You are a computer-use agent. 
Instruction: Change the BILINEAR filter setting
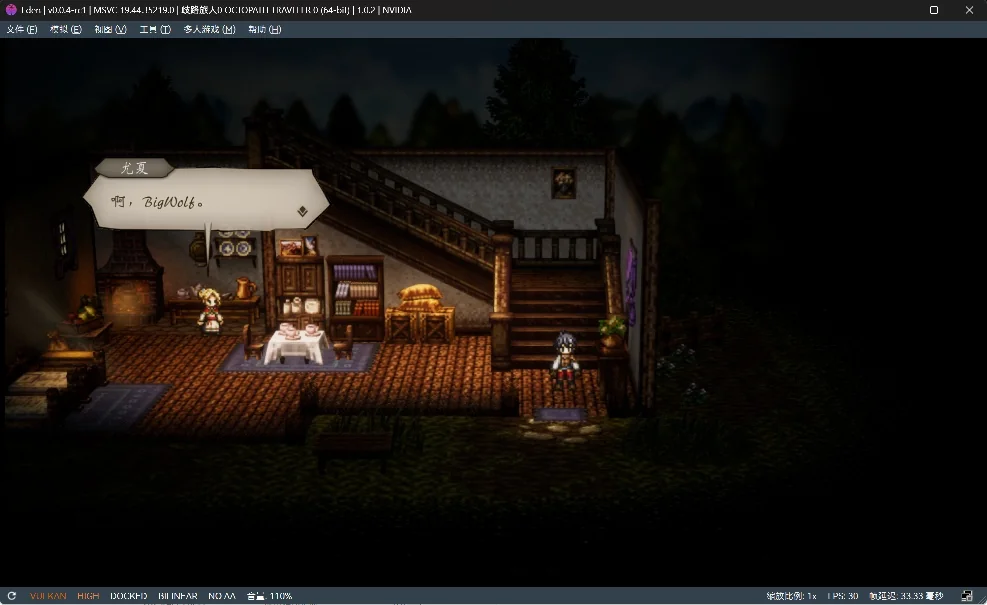tap(177, 596)
